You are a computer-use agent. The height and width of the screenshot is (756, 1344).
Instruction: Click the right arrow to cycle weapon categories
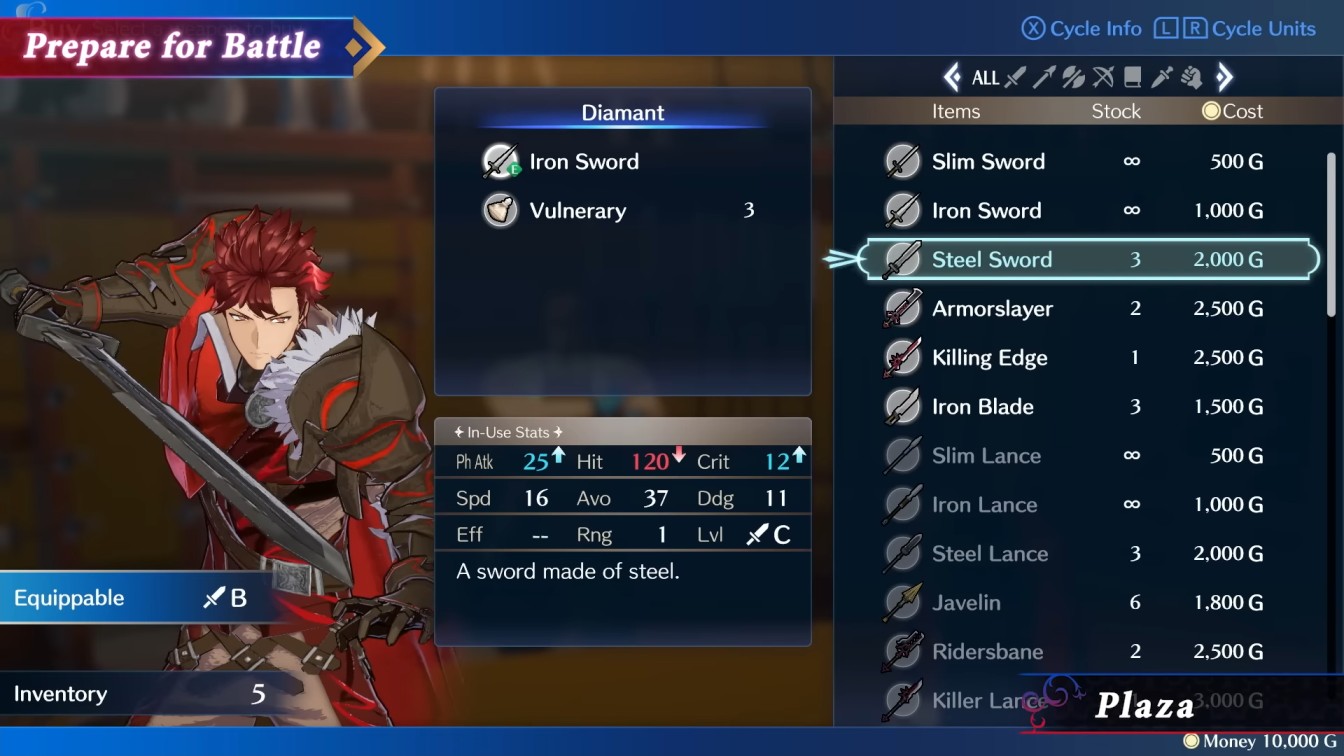tap(1225, 77)
